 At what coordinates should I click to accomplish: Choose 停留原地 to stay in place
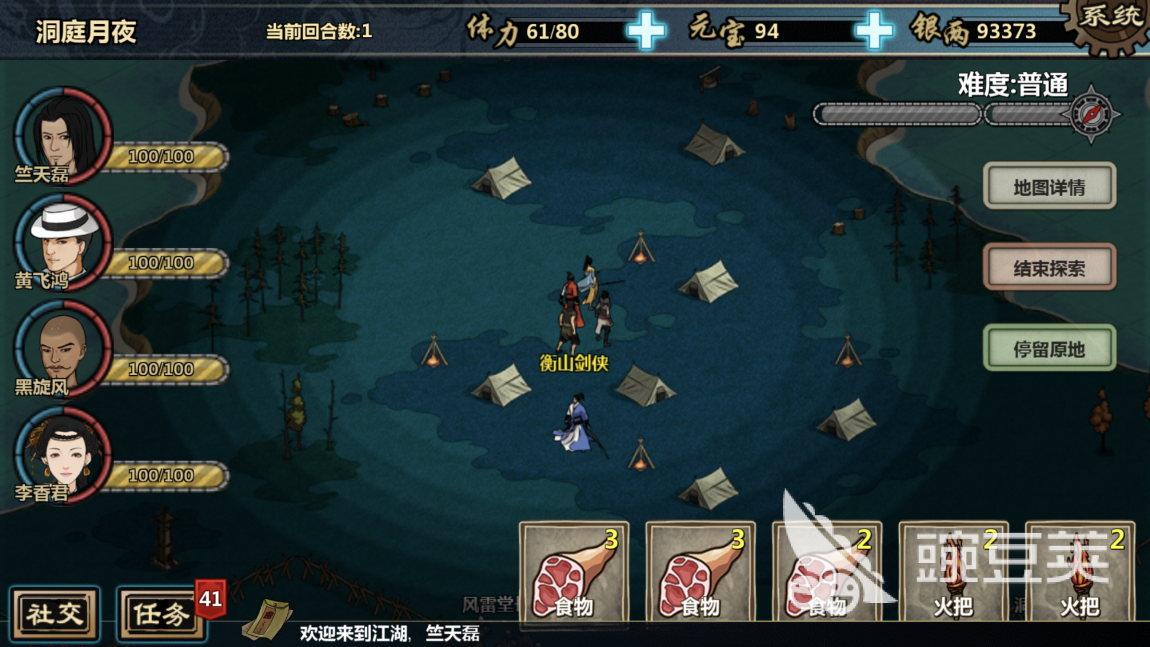tap(1049, 349)
